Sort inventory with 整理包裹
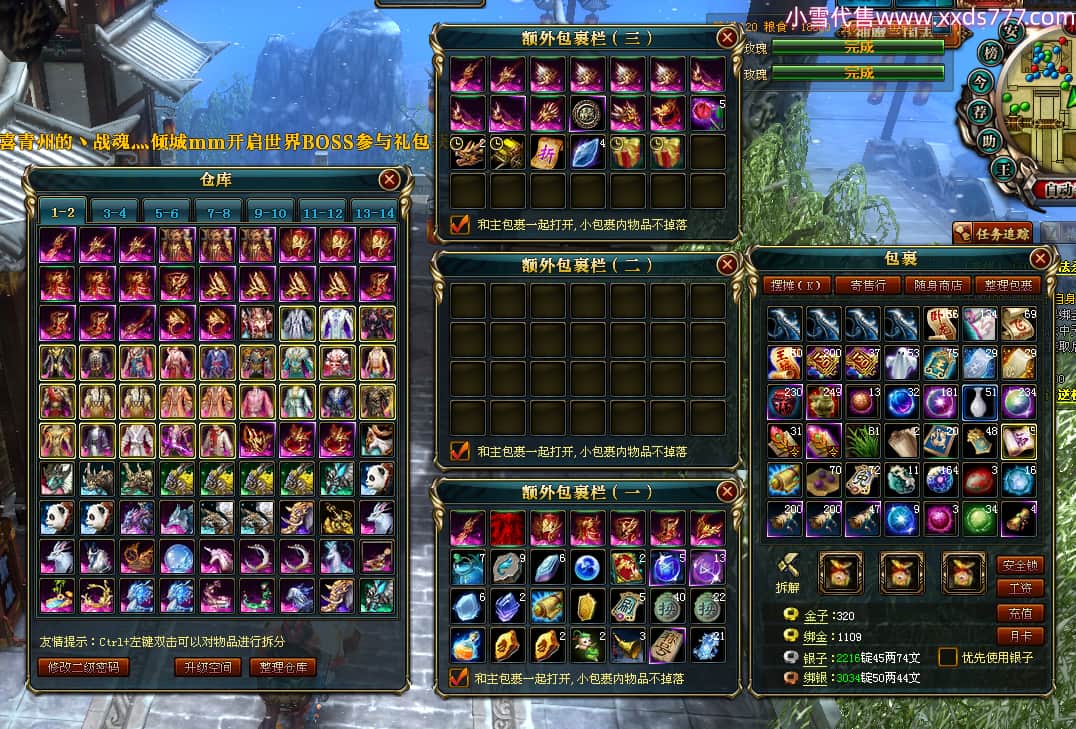The image size is (1076, 729). coord(1007,285)
